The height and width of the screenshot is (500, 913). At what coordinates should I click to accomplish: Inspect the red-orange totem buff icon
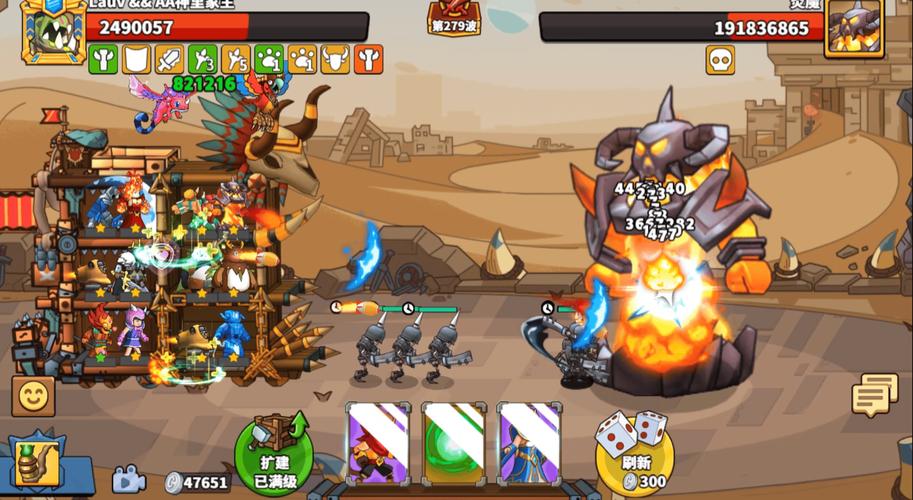tap(368, 60)
